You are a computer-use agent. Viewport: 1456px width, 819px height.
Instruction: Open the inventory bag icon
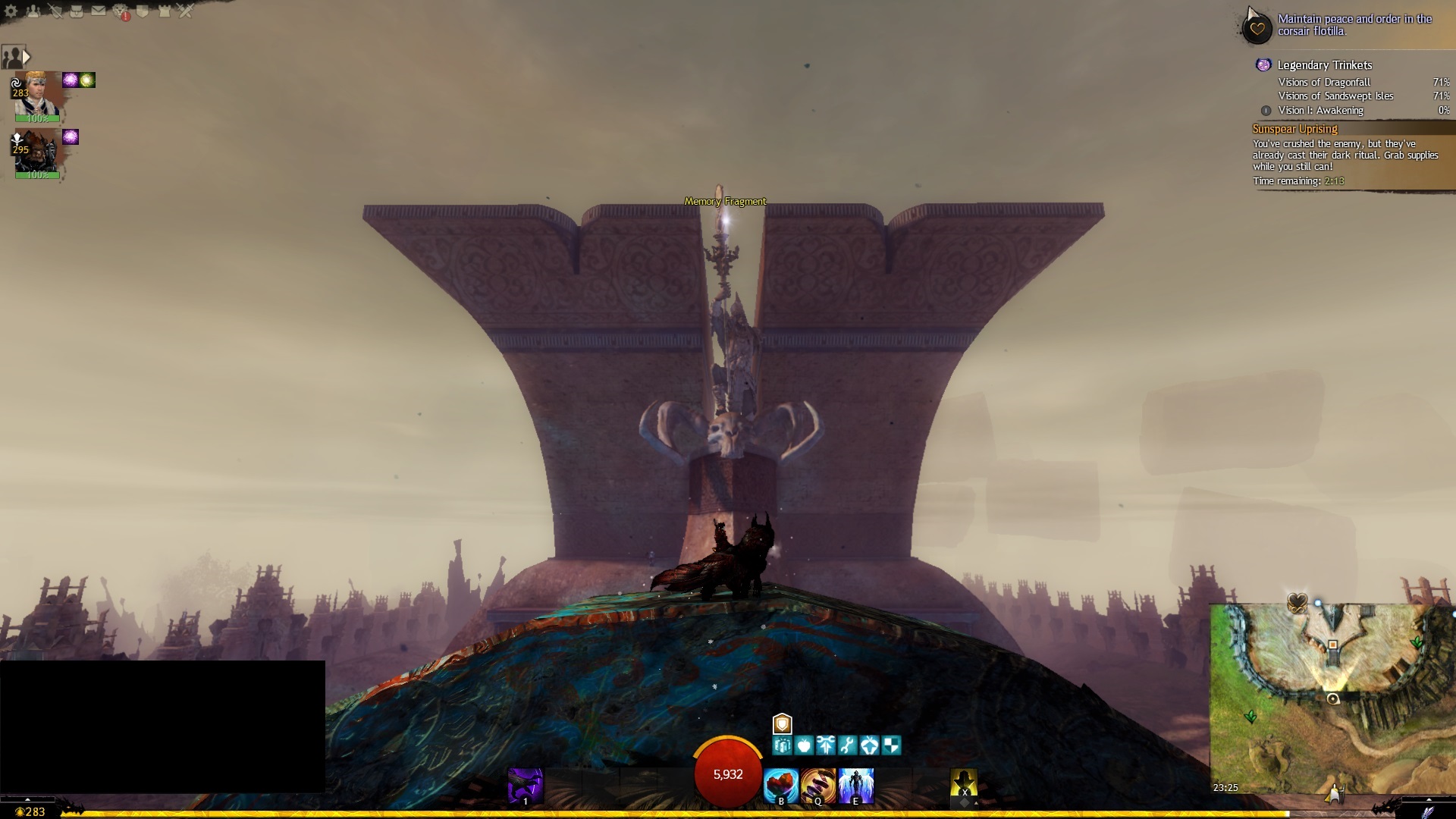pos(77,11)
